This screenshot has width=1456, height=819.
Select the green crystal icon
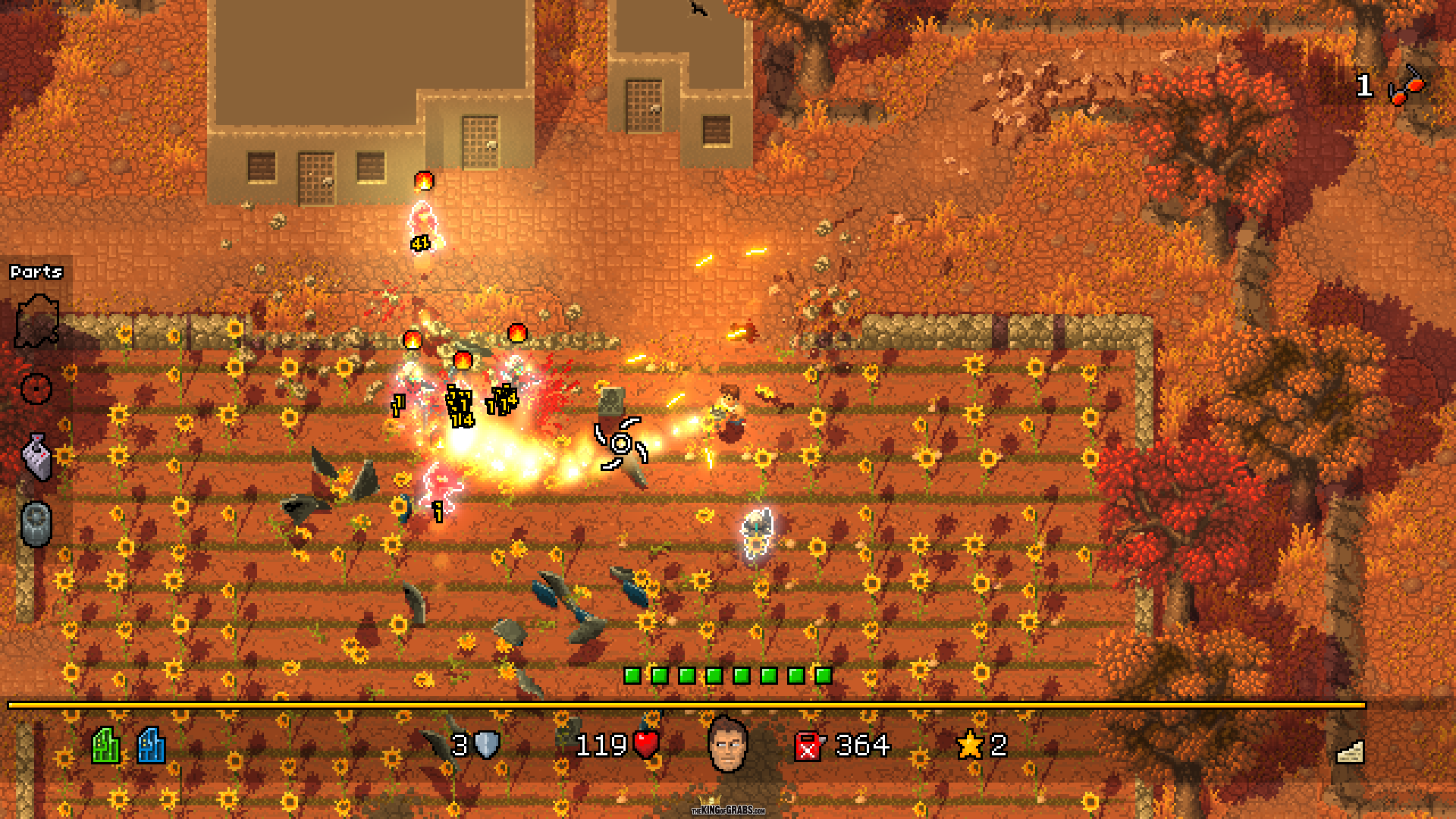[x=106, y=745]
